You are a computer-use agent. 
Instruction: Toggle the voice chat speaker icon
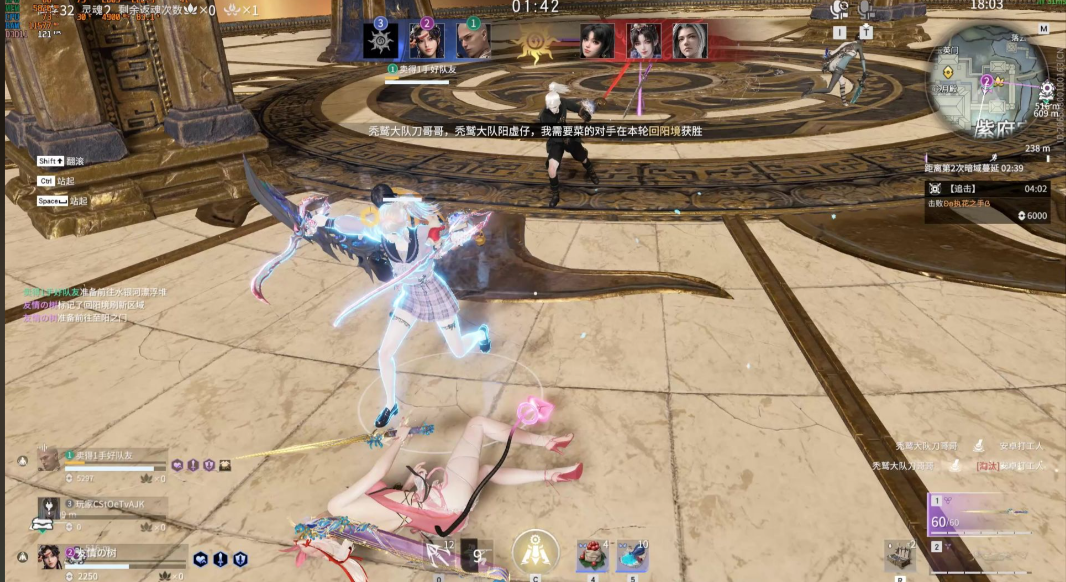pos(839,10)
